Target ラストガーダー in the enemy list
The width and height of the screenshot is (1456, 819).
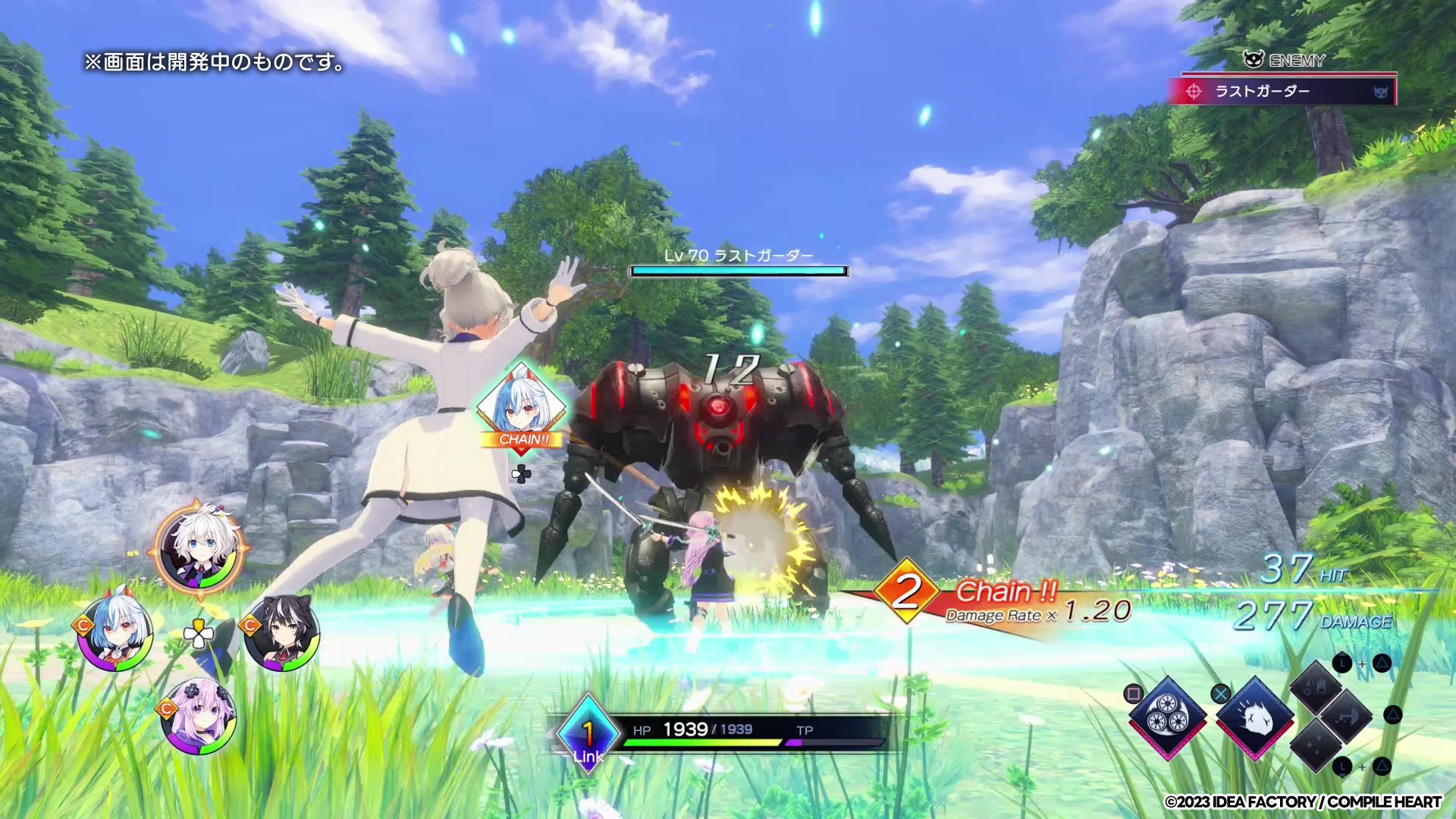(1282, 92)
